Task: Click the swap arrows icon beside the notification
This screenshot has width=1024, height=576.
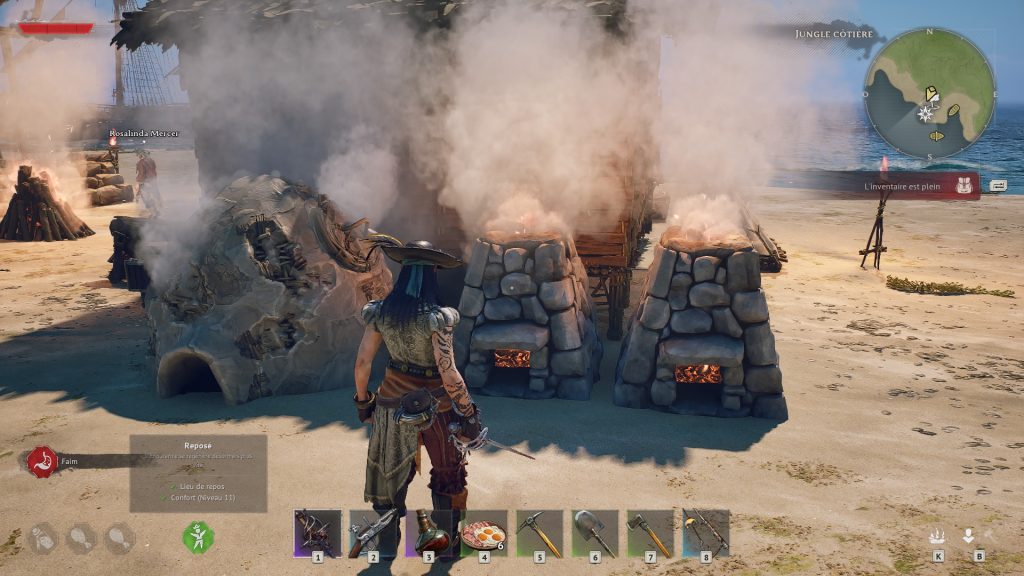Action: point(998,185)
